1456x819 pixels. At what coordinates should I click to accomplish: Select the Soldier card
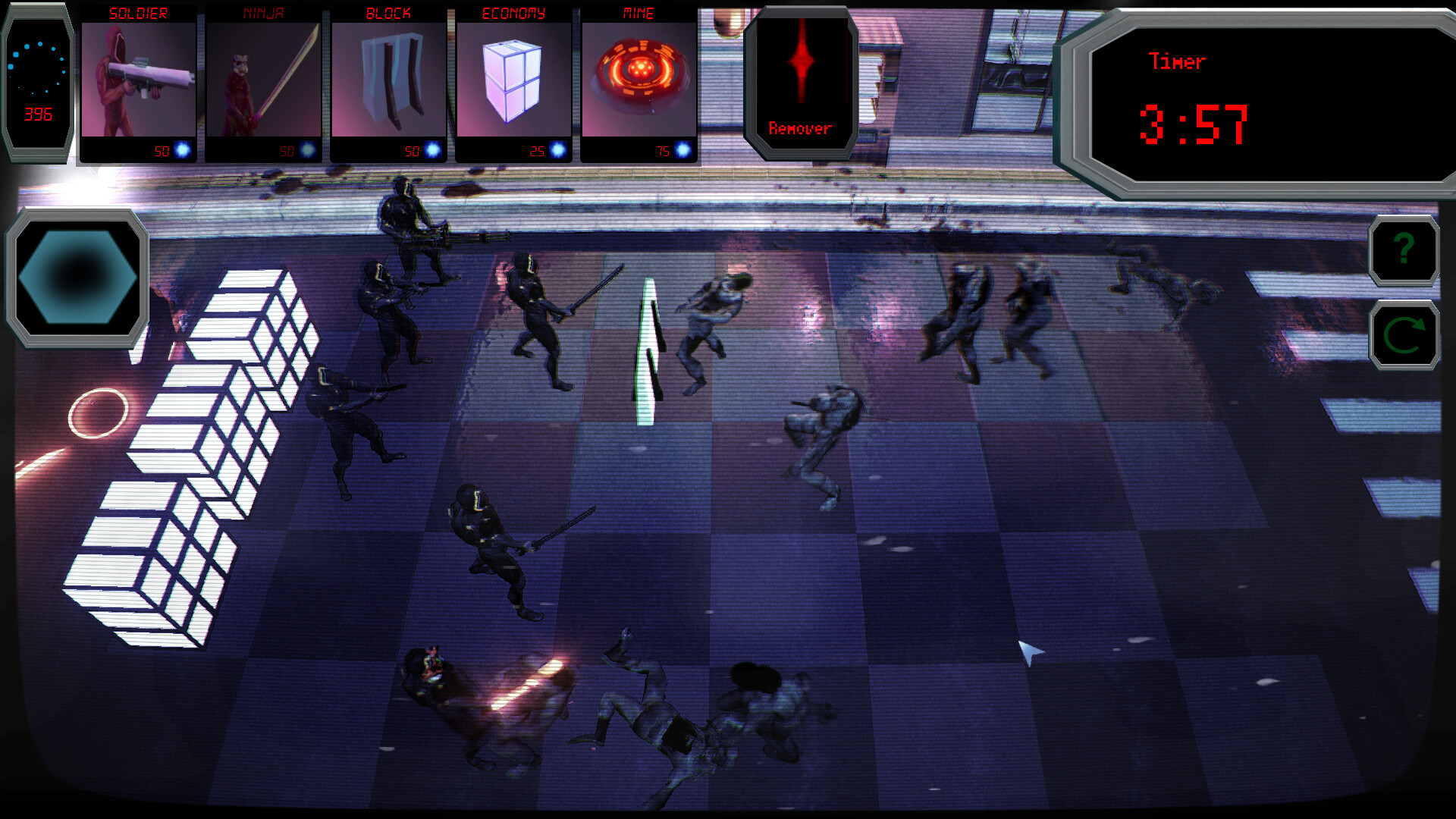[138, 80]
